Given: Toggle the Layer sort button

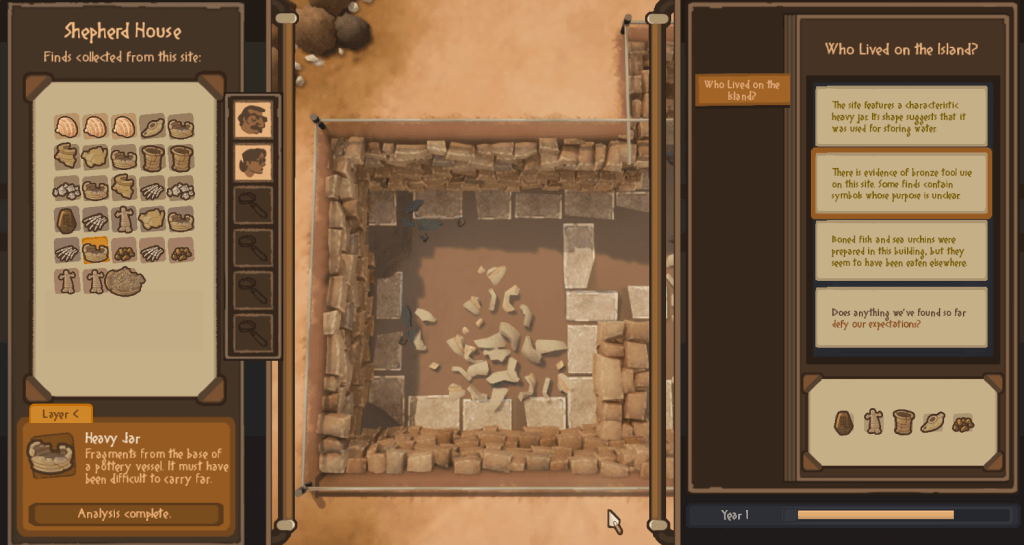Looking at the screenshot, I should [x=60, y=414].
